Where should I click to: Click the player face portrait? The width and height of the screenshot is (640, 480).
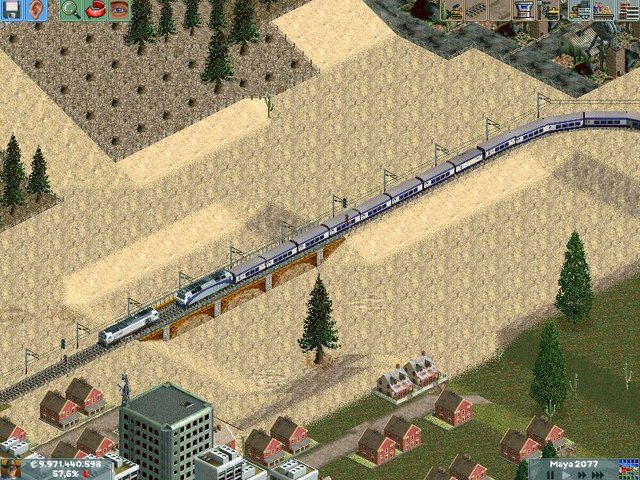(11, 468)
